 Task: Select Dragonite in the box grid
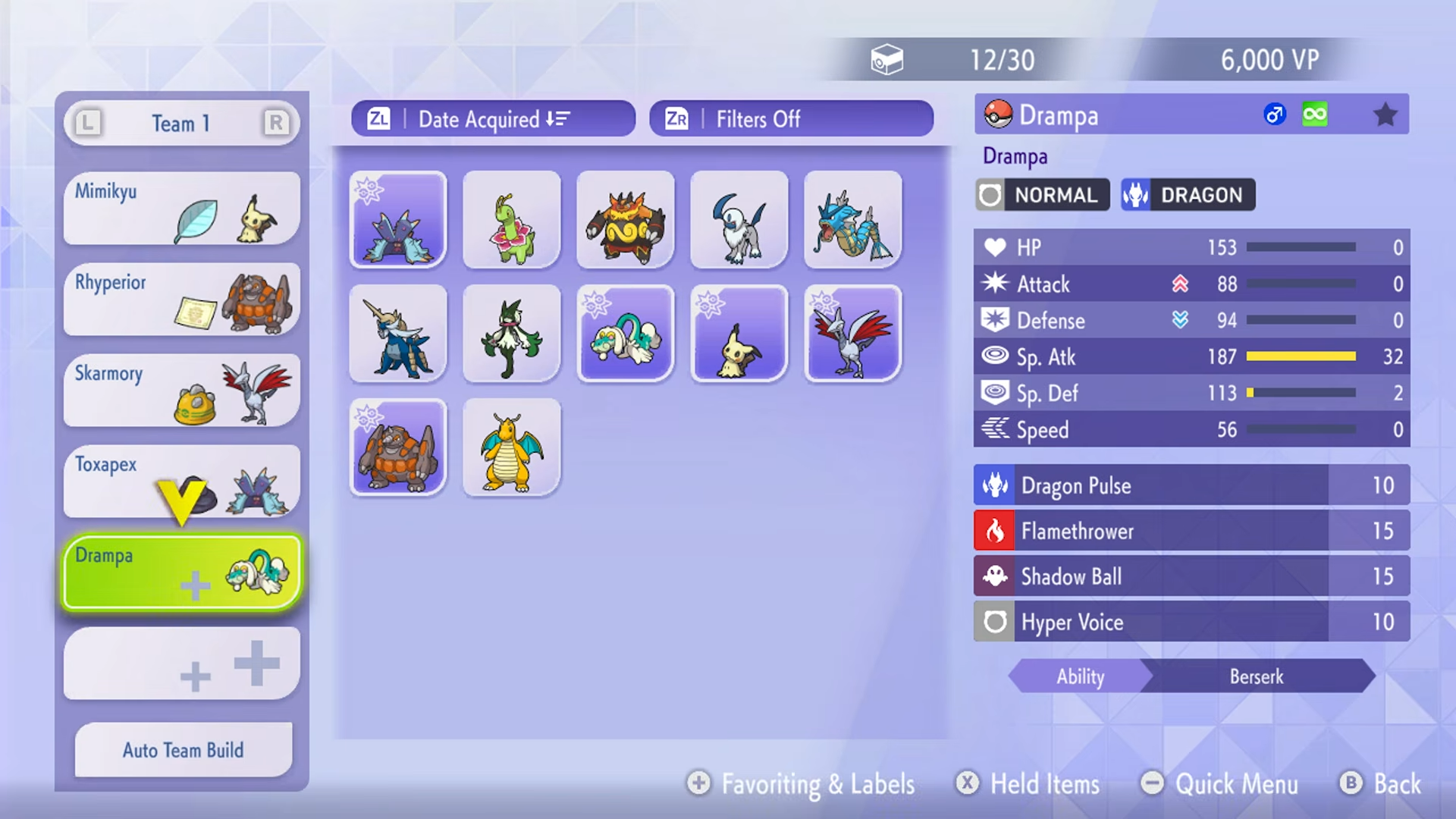pos(512,447)
